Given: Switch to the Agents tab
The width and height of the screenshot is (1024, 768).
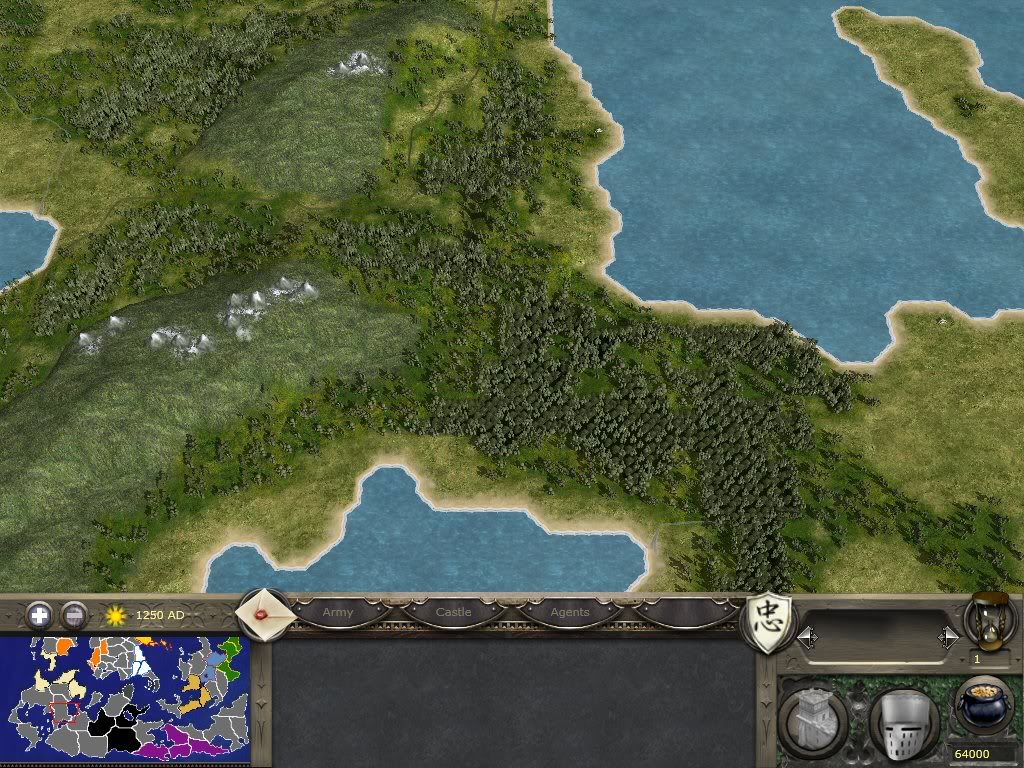Looking at the screenshot, I should click(x=570, y=612).
